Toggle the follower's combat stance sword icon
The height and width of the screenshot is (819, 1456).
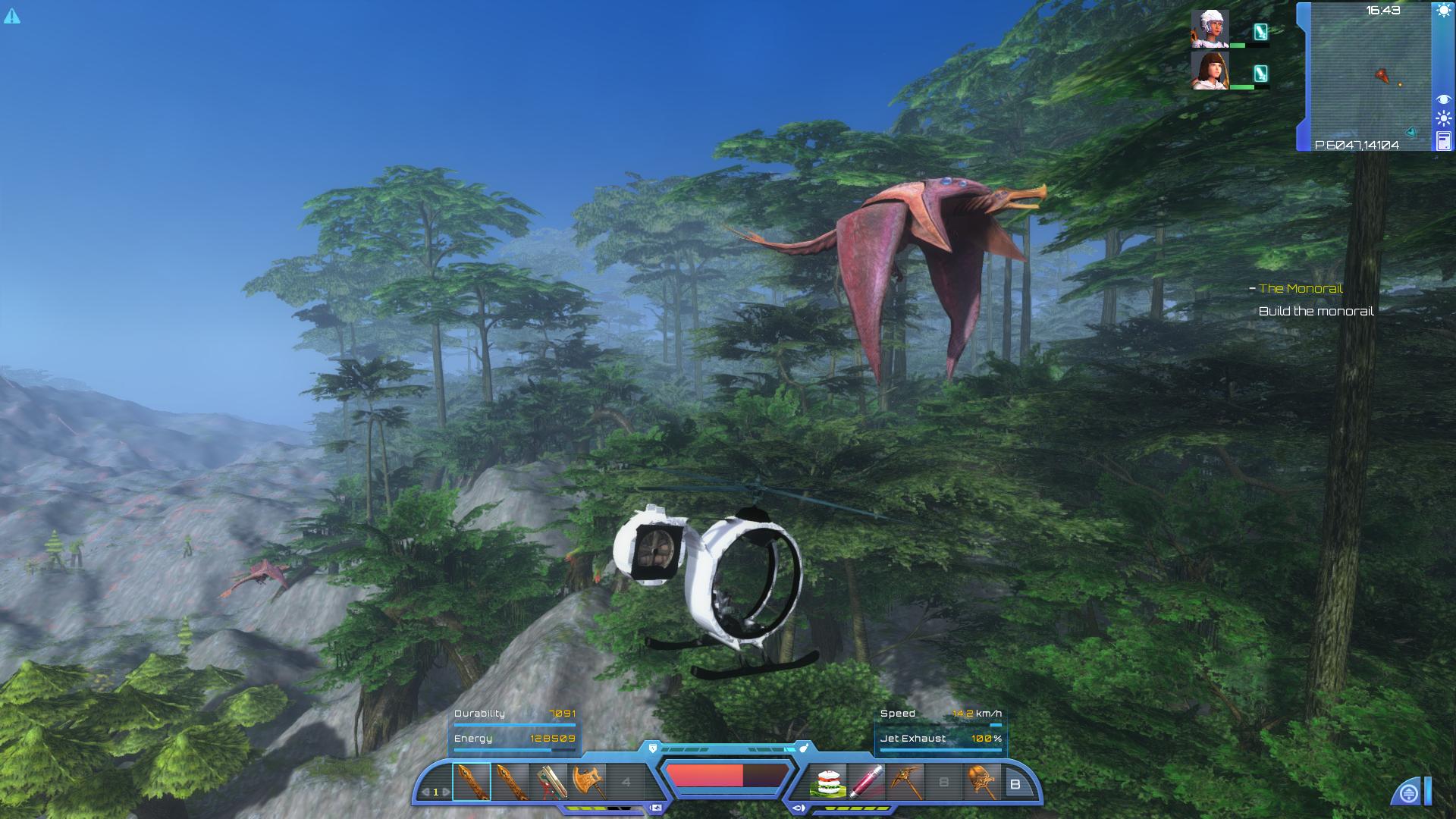click(1260, 32)
